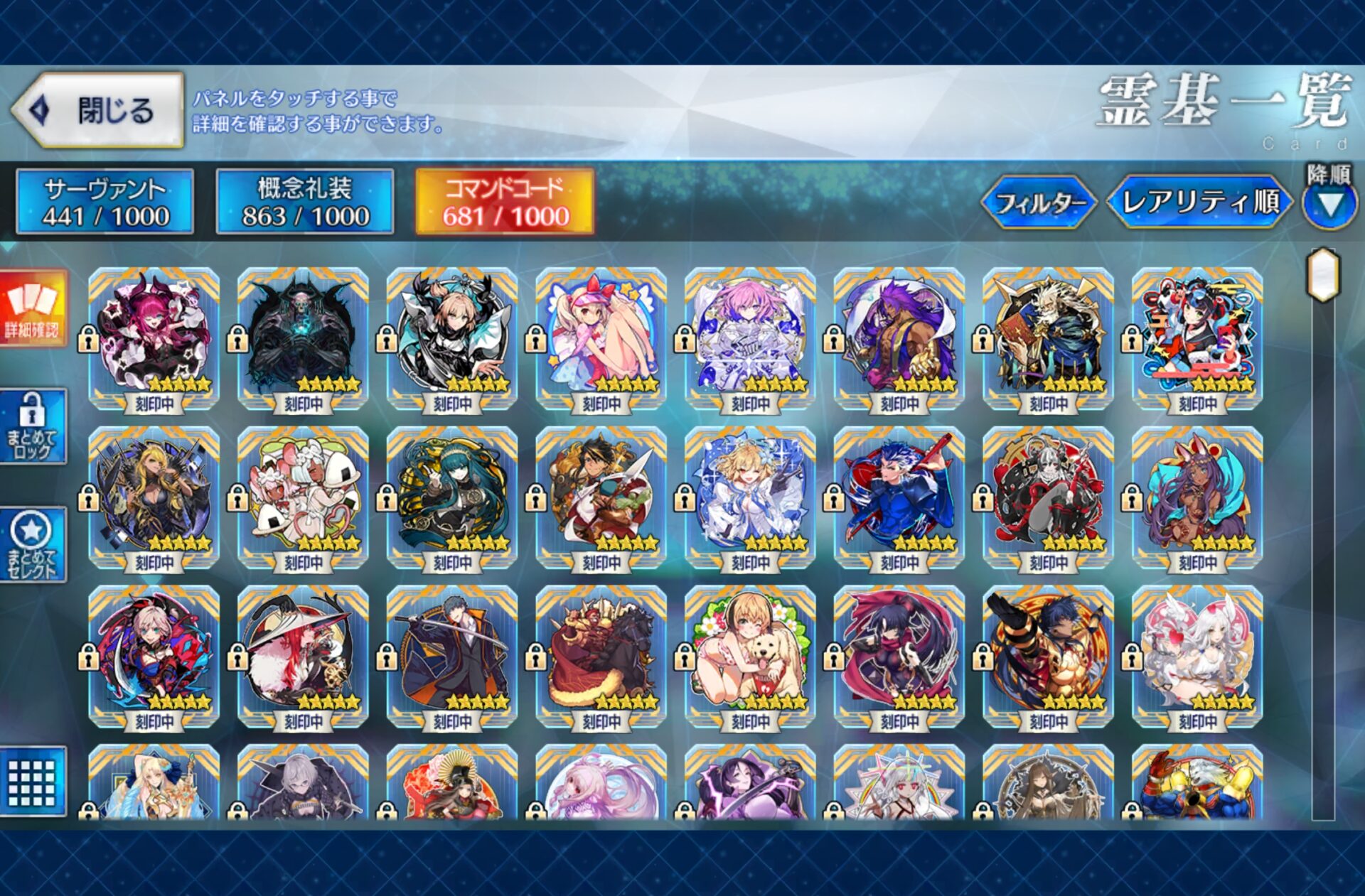
Task: Select the コマンドコード tab
Action: point(505,202)
